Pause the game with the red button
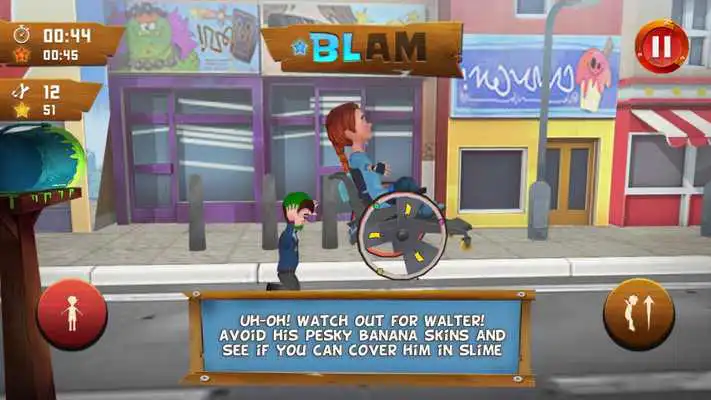This screenshot has width=711, height=400. 661,46
